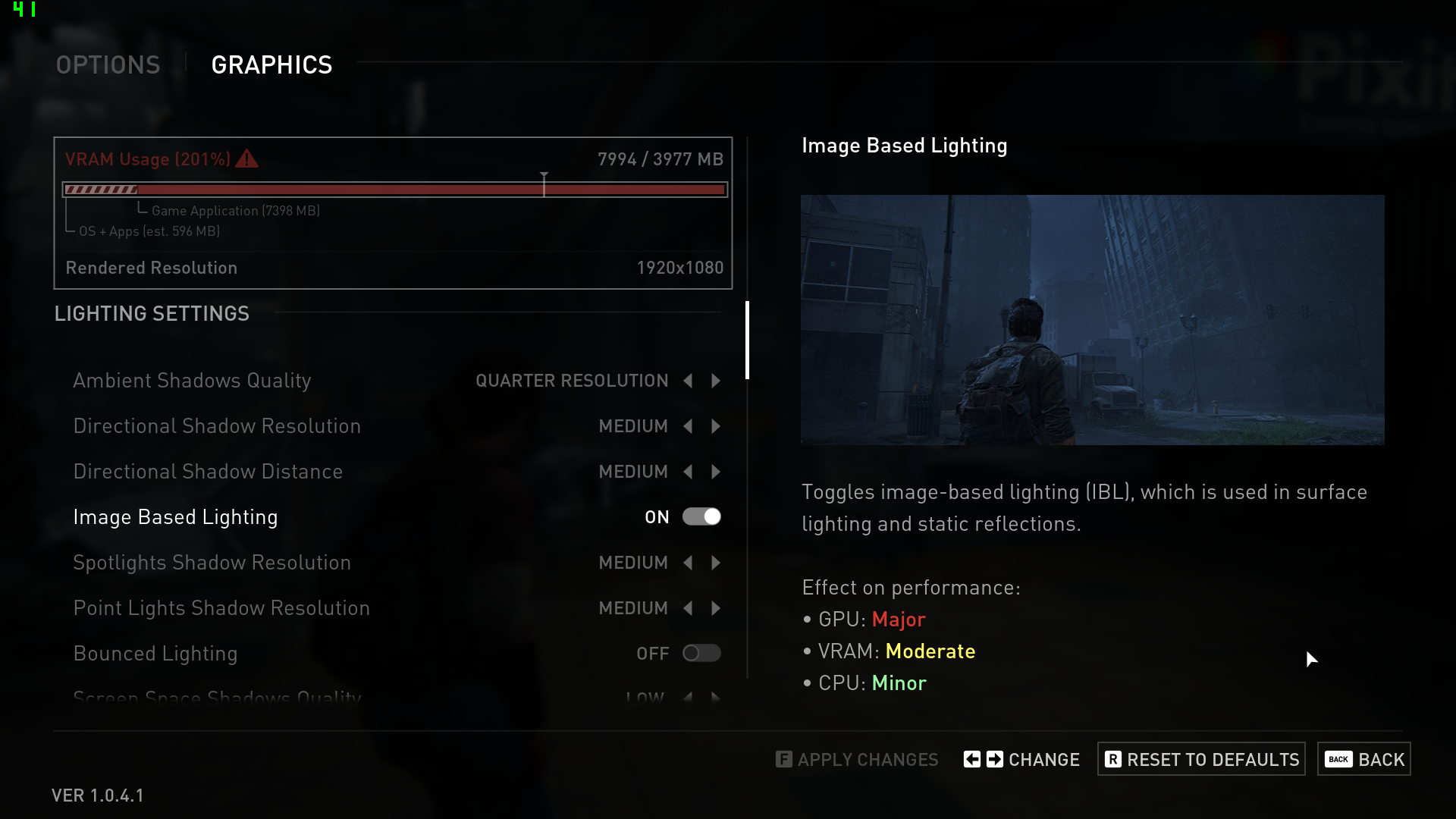Select the Ambient Shadows Quality row
This screenshot has height=819, width=1456.
pyautogui.click(x=192, y=381)
